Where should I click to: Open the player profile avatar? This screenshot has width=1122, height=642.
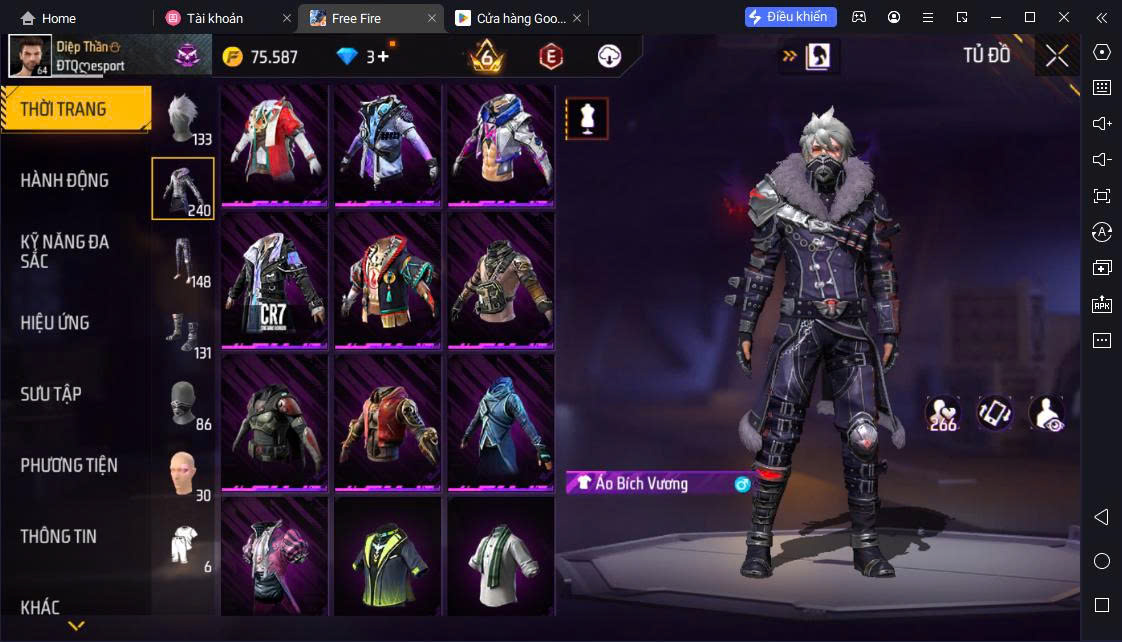[x=30, y=56]
